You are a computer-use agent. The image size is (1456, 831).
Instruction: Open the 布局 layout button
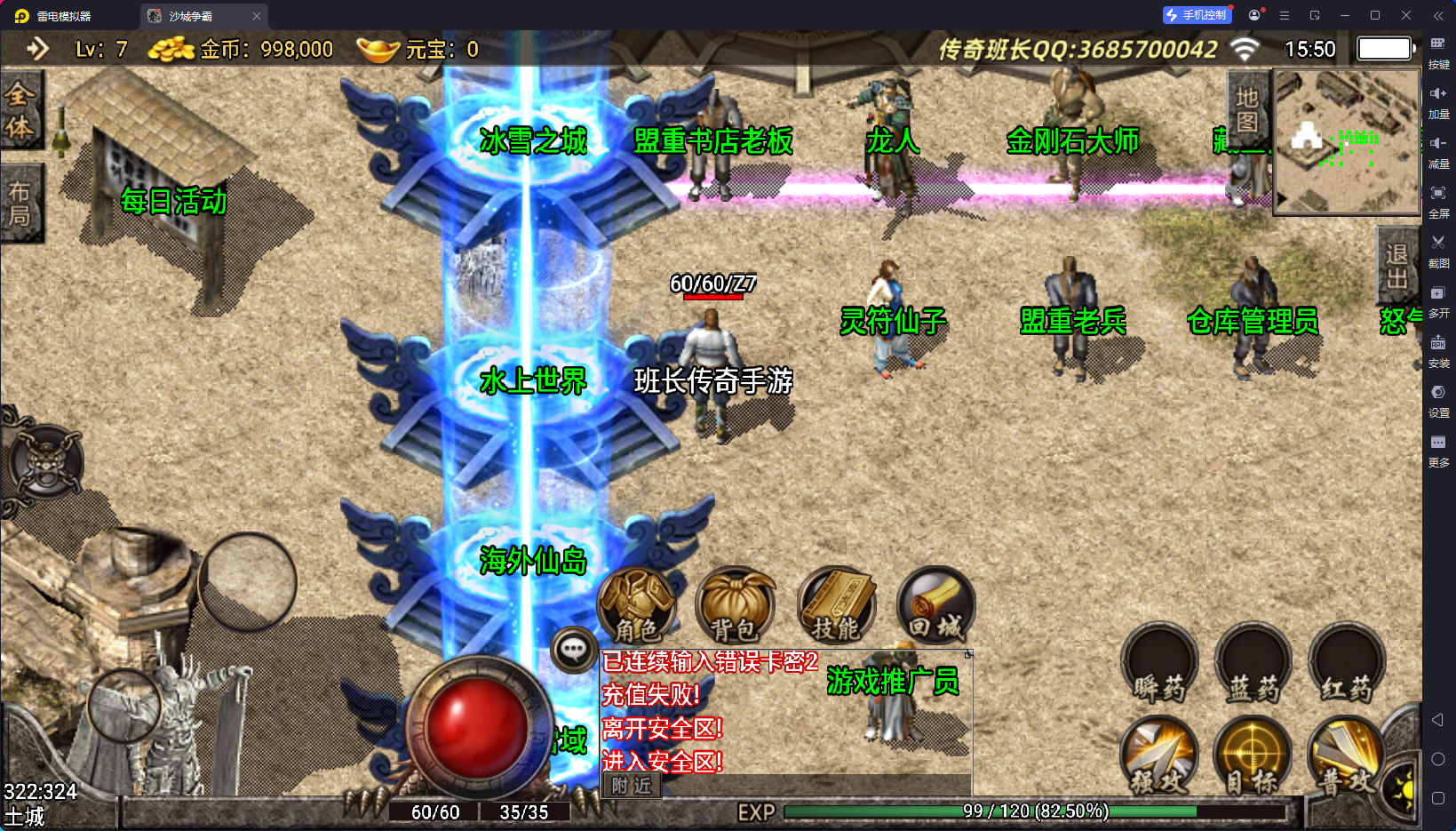pyautogui.click(x=20, y=204)
